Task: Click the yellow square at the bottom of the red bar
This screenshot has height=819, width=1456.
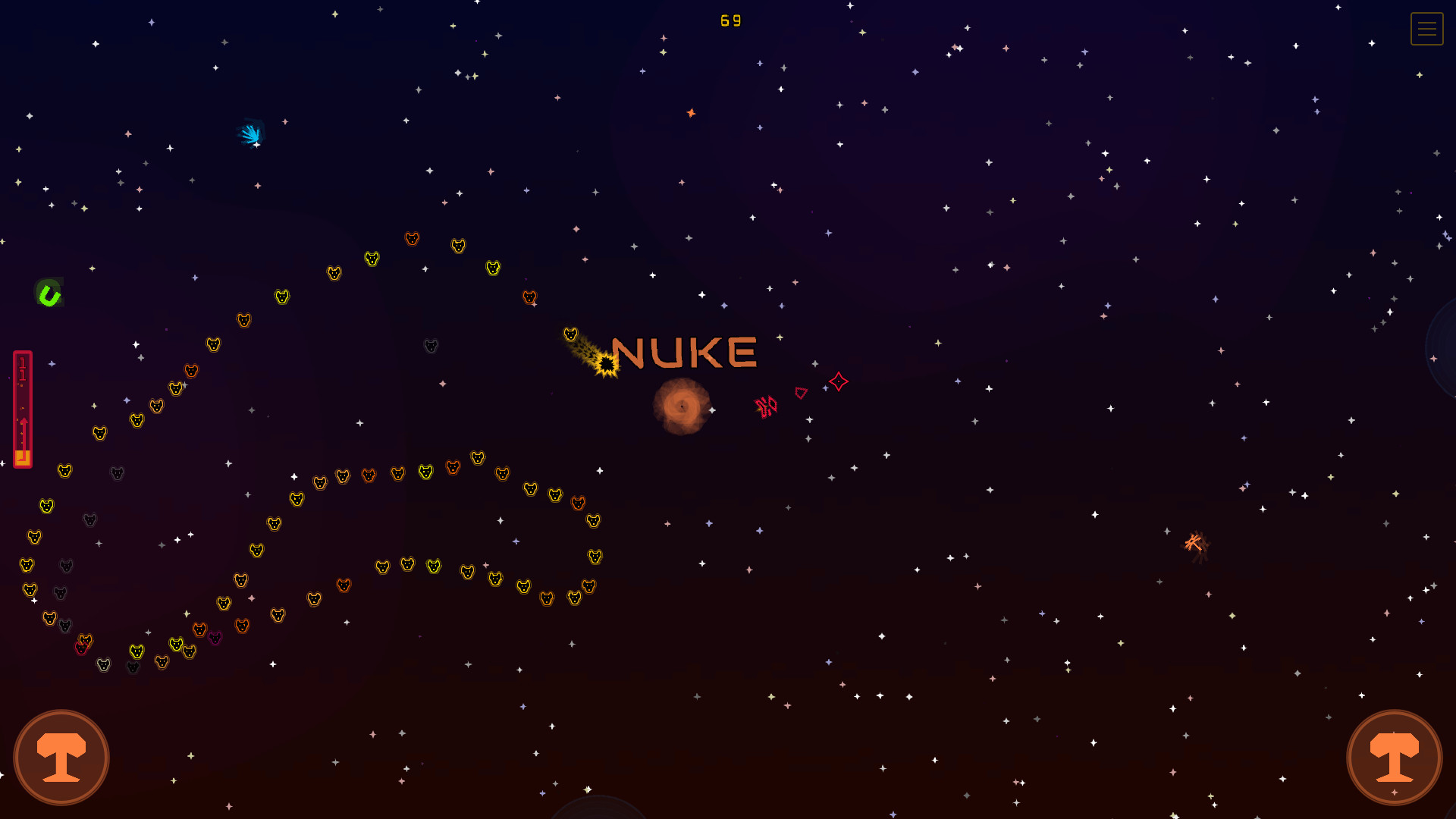Action: 23,456
